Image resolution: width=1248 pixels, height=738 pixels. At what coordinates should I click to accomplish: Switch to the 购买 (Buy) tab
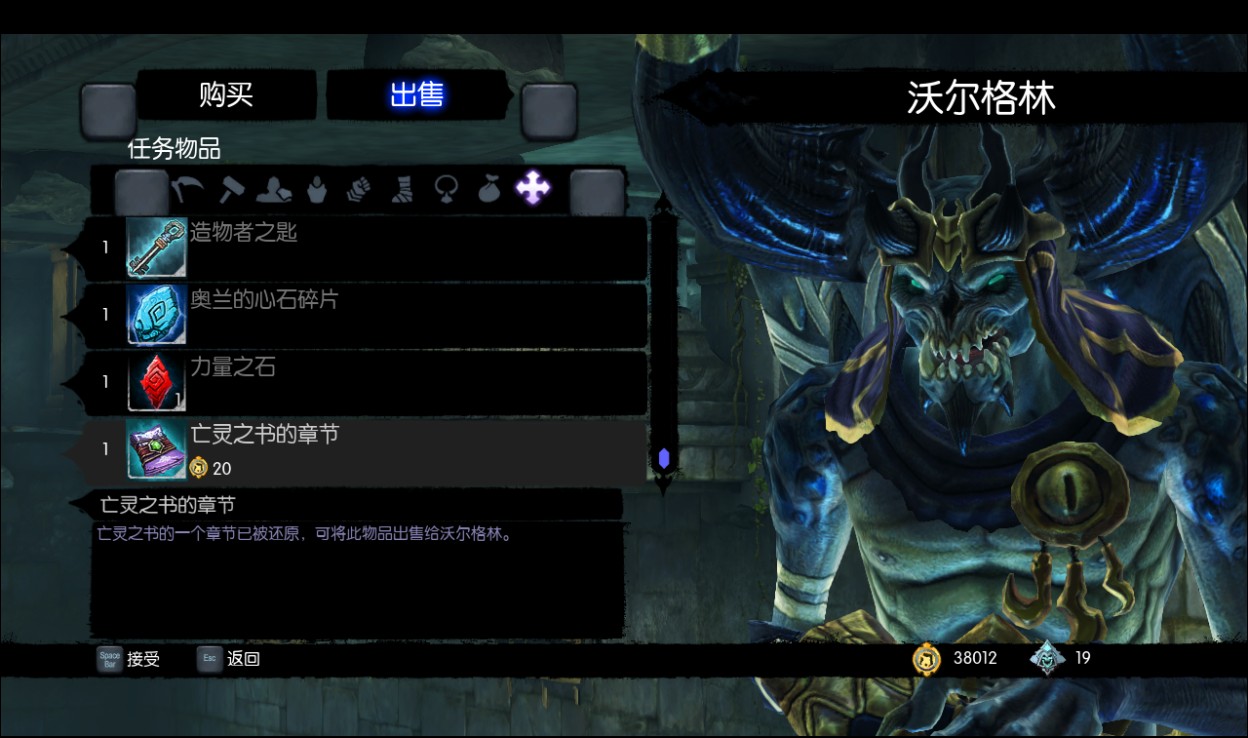(x=226, y=96)
